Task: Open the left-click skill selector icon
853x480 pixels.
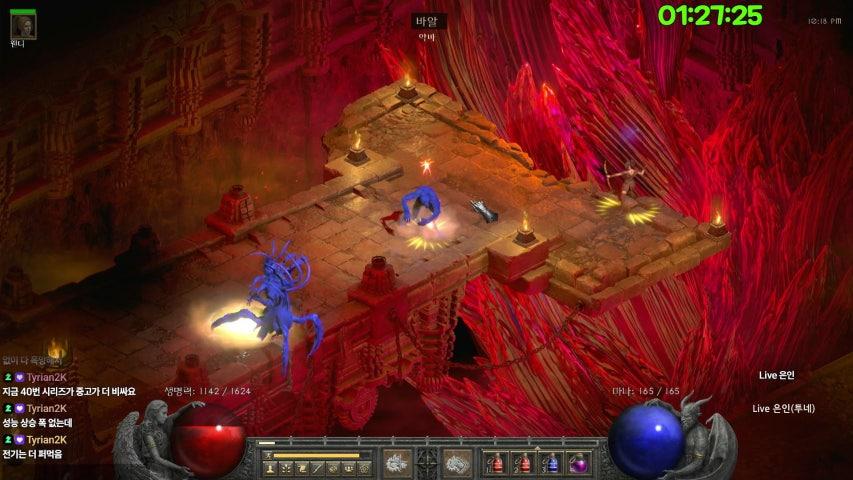Action: coord(397,461)
